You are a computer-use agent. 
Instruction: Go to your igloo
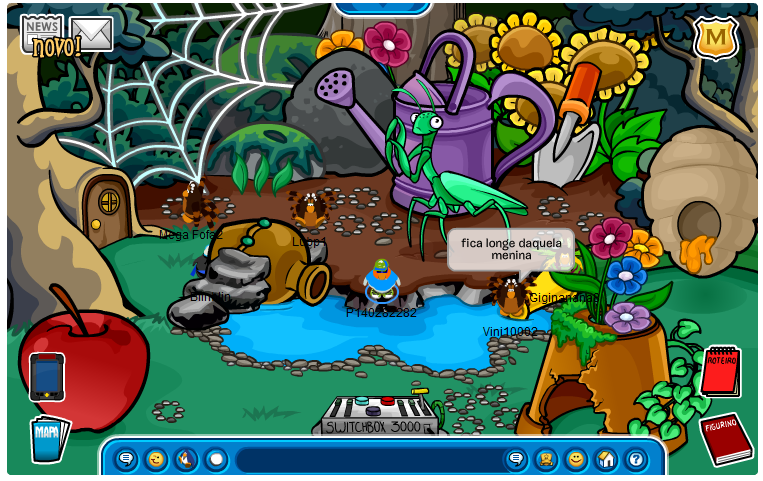click(606, 459)
